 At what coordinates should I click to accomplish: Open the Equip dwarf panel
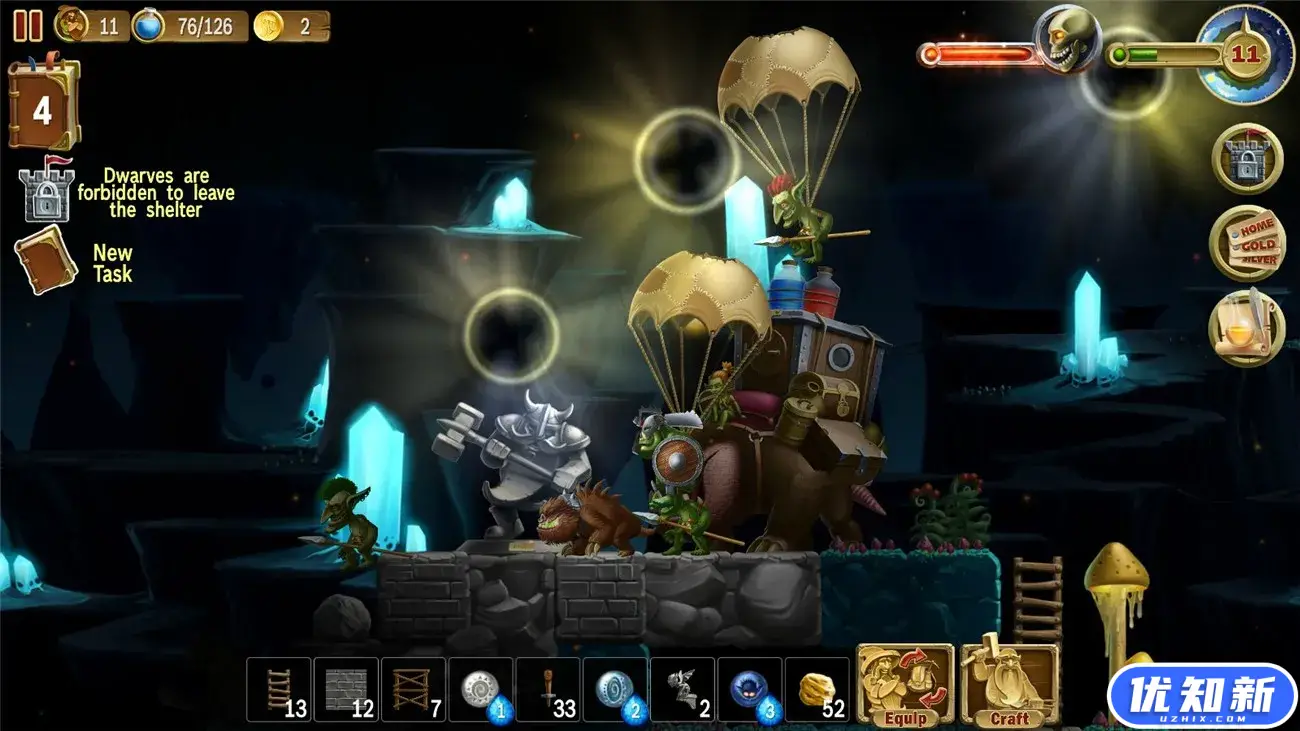point(905,685)
